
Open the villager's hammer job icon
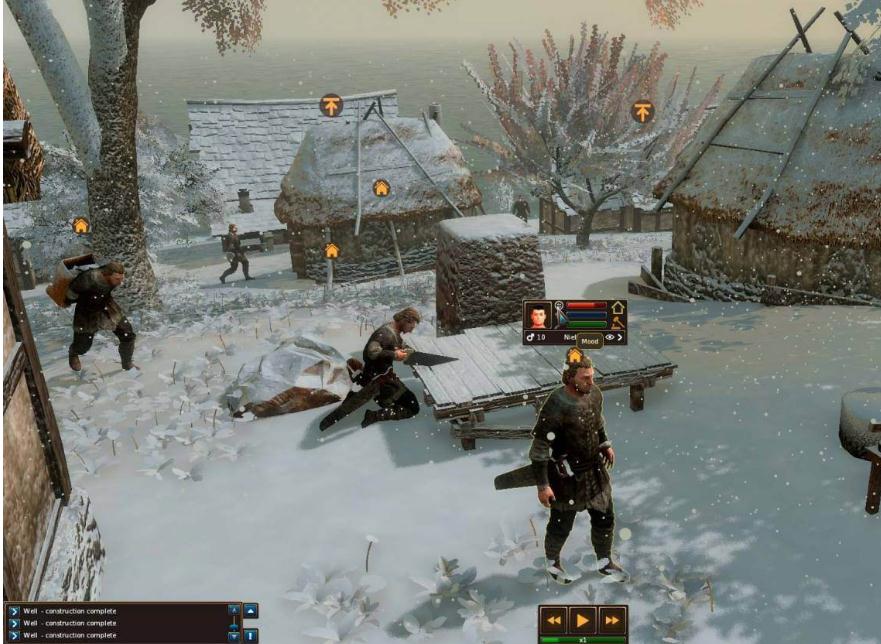pos(618,322)
